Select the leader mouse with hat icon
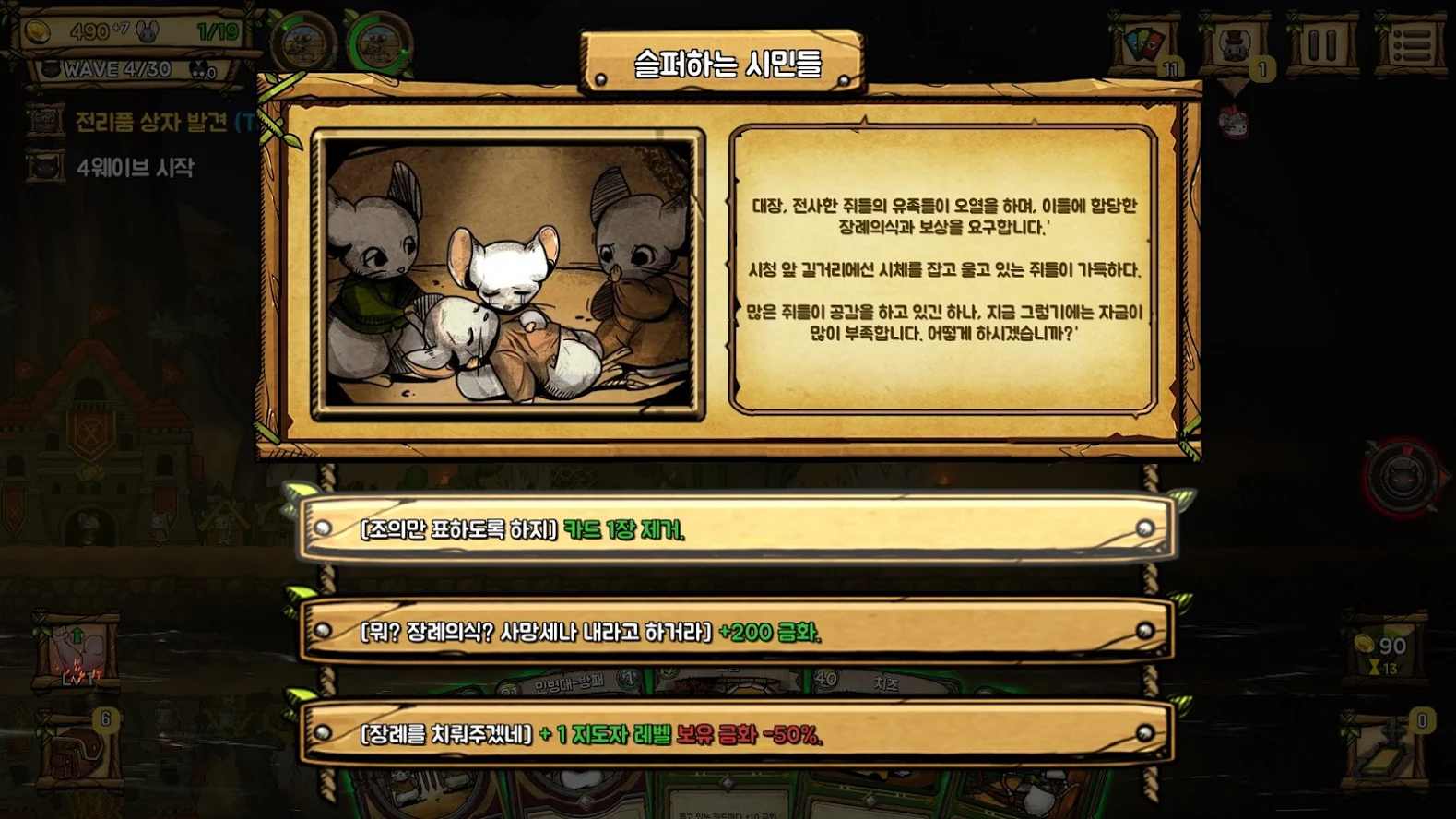The height and width of the screenshot is (819, 1456). coord(1234,44)
